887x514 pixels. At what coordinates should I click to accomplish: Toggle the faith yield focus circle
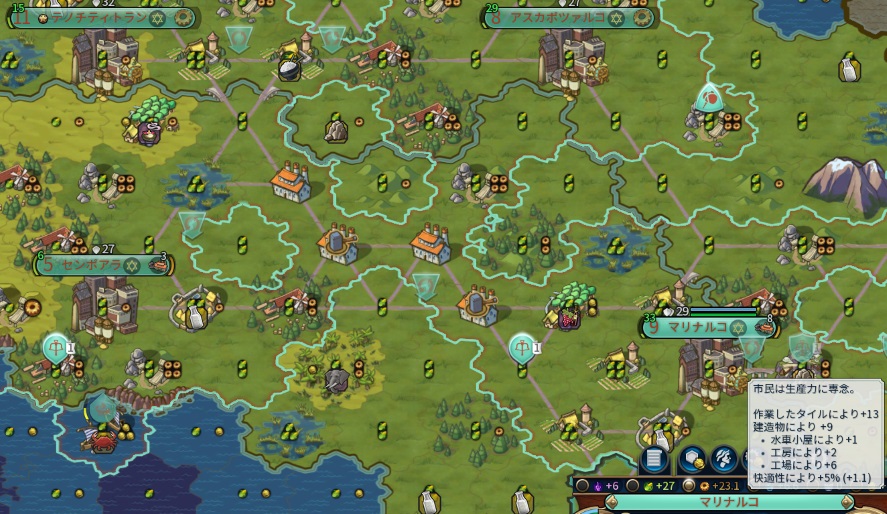point(581,486)
